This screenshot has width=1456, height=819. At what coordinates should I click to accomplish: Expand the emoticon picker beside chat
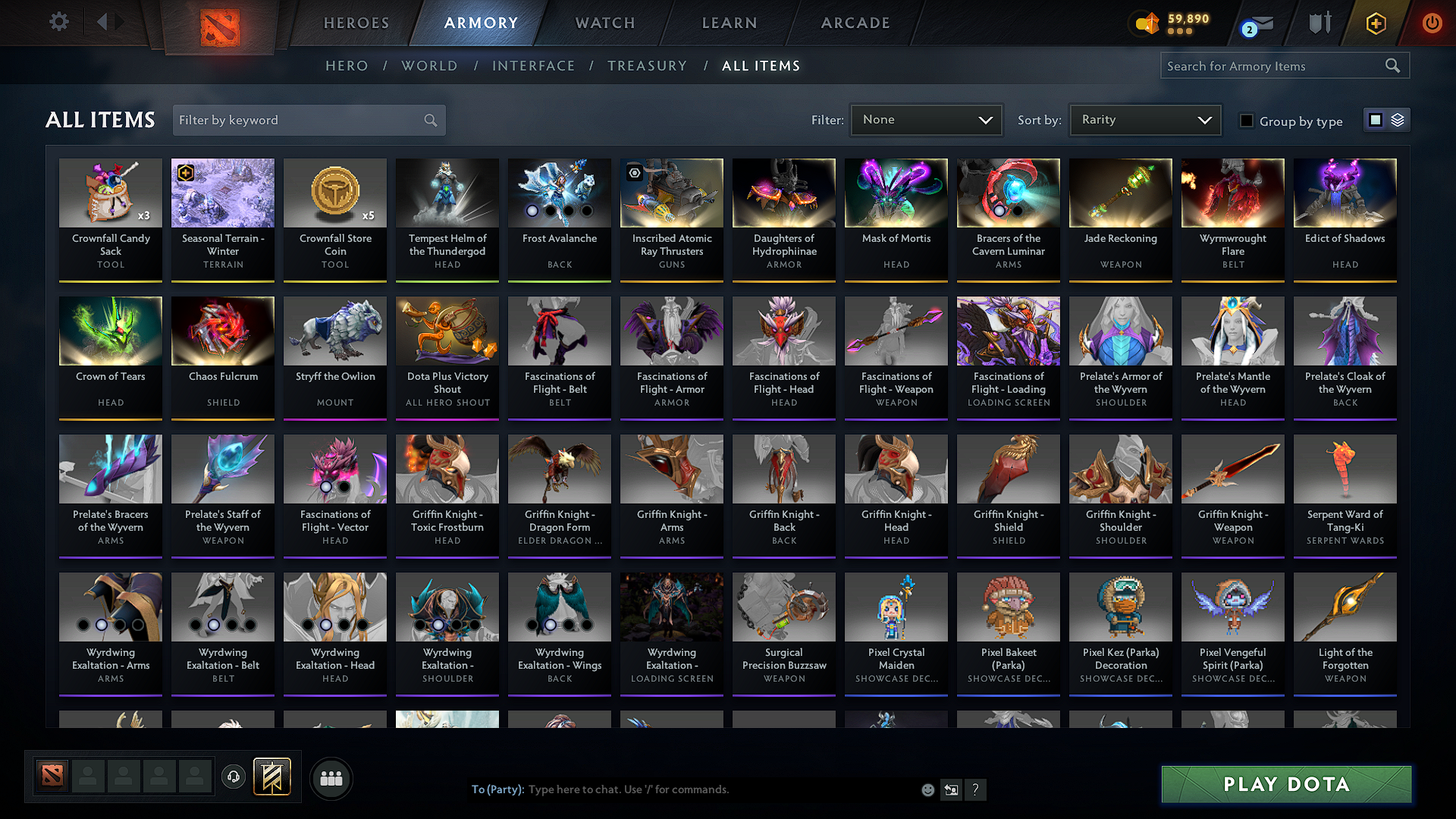click(927, 789)
